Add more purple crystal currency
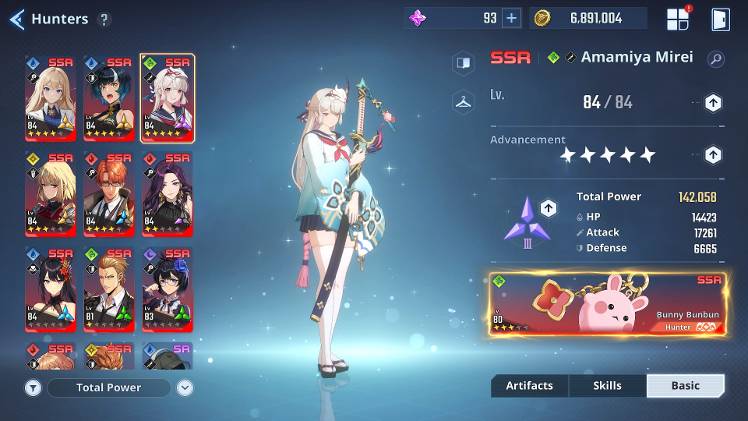The height and width of the screenshot is (421, 748). click(511, 18)
